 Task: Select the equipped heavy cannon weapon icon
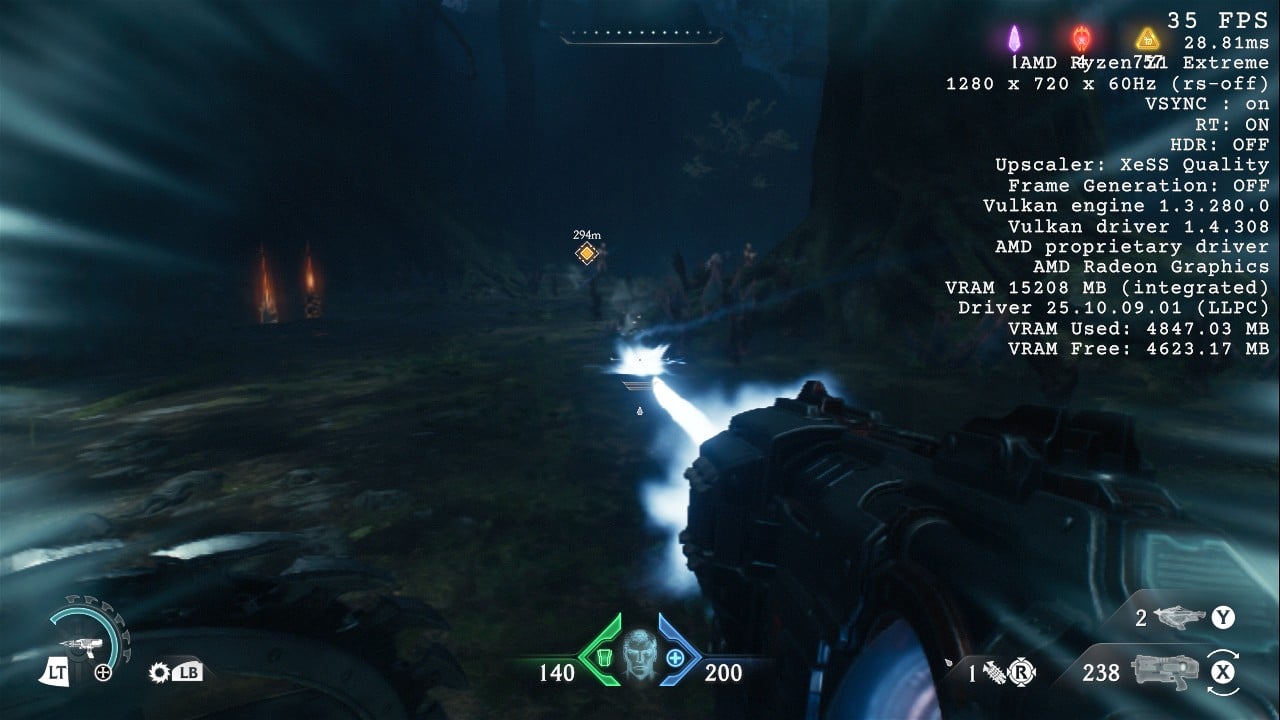[x=1164, y=671]
